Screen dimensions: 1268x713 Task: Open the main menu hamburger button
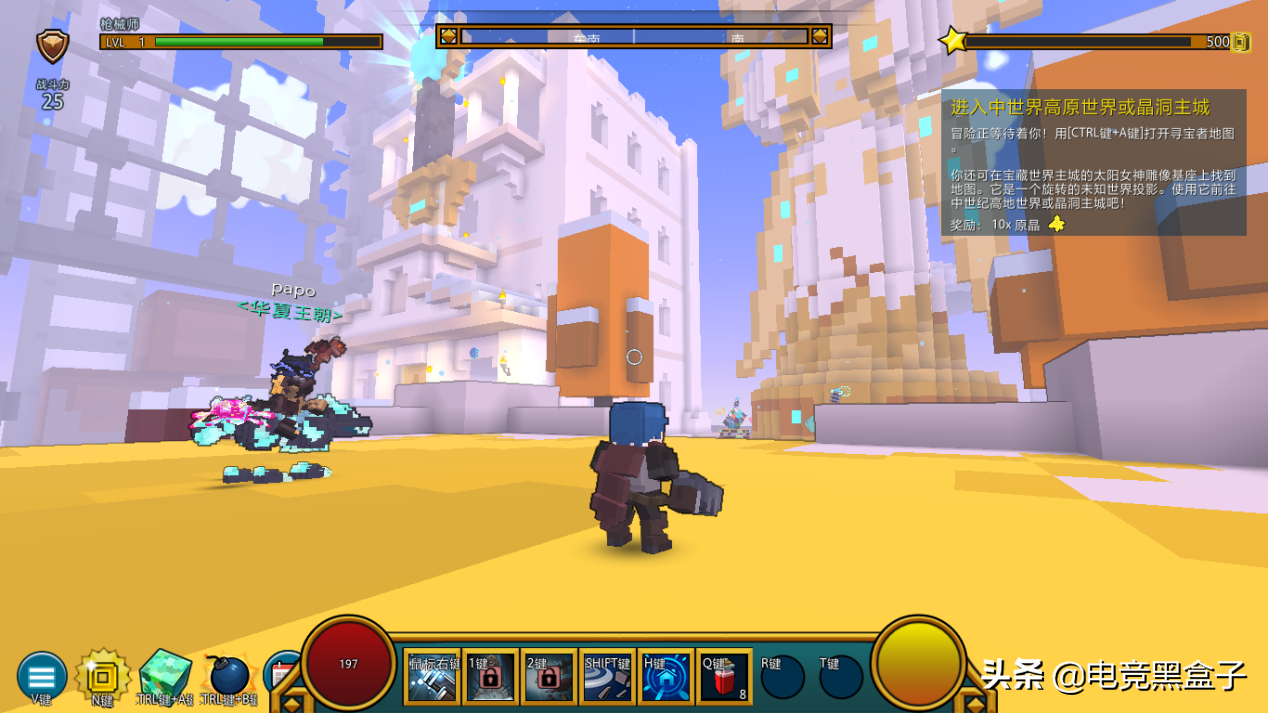(x=42, y=676)
